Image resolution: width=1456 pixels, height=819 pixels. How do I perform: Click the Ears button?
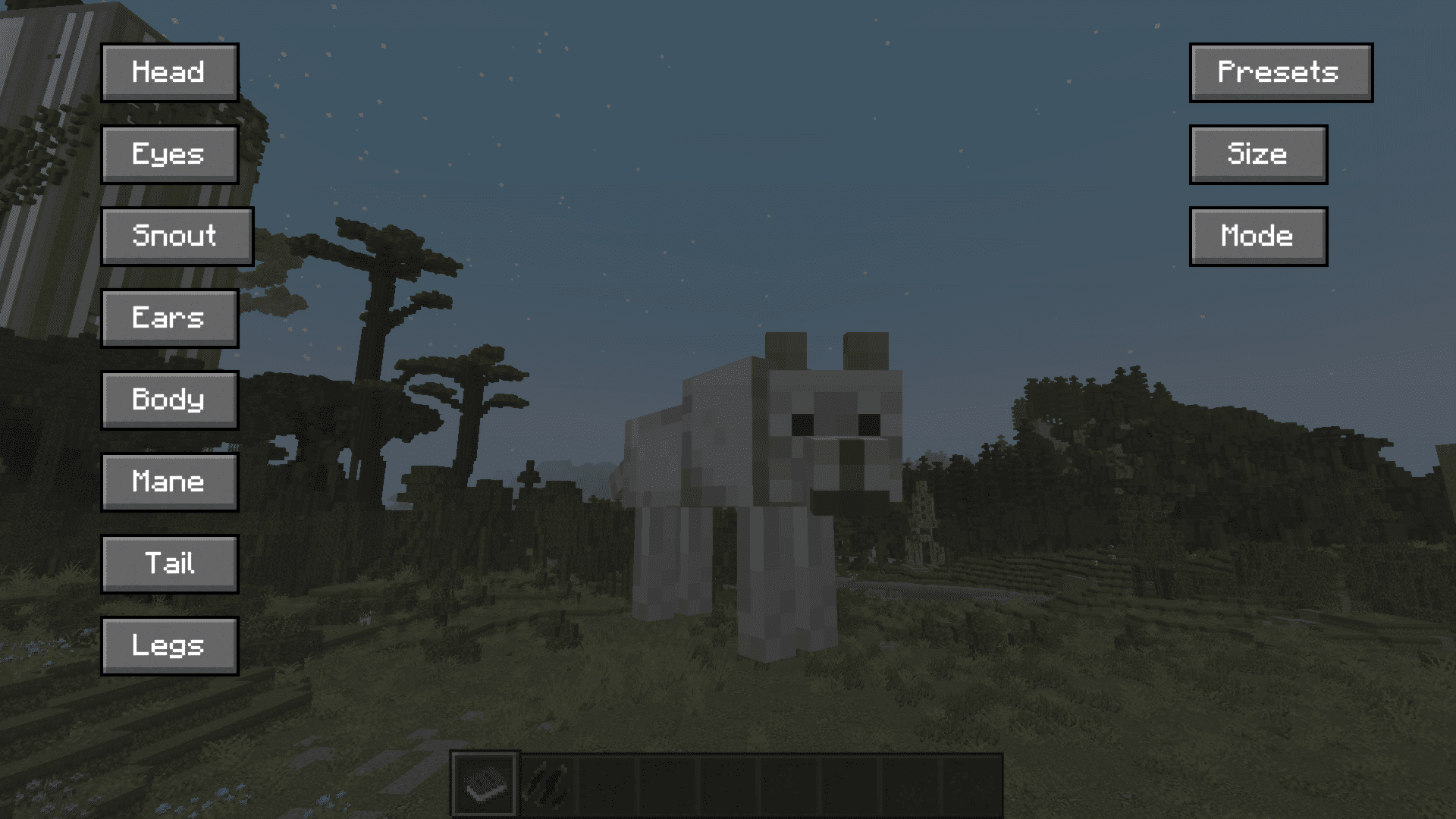[x=169, y=318]
